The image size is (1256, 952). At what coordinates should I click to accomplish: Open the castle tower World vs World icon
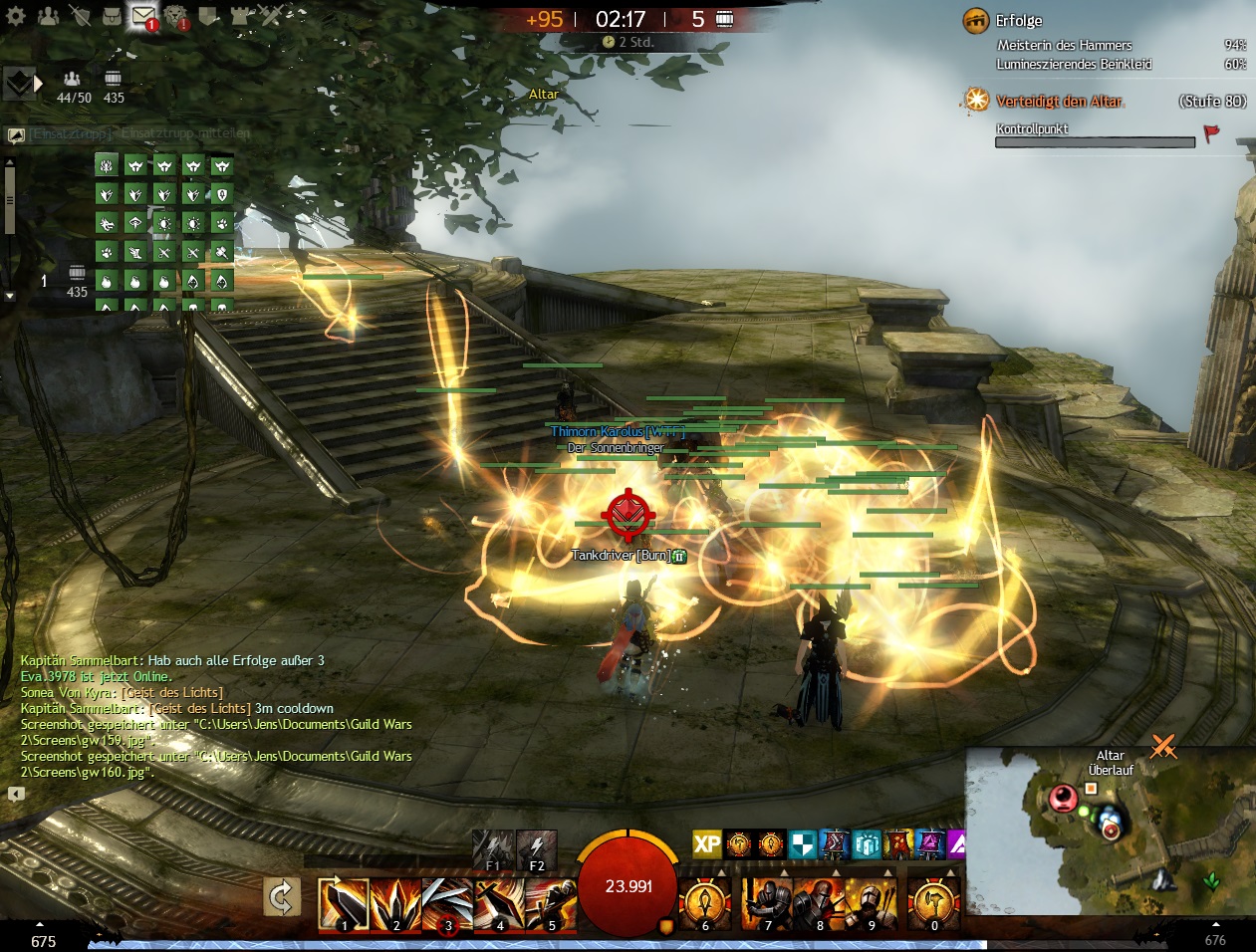tap(240, 16)
